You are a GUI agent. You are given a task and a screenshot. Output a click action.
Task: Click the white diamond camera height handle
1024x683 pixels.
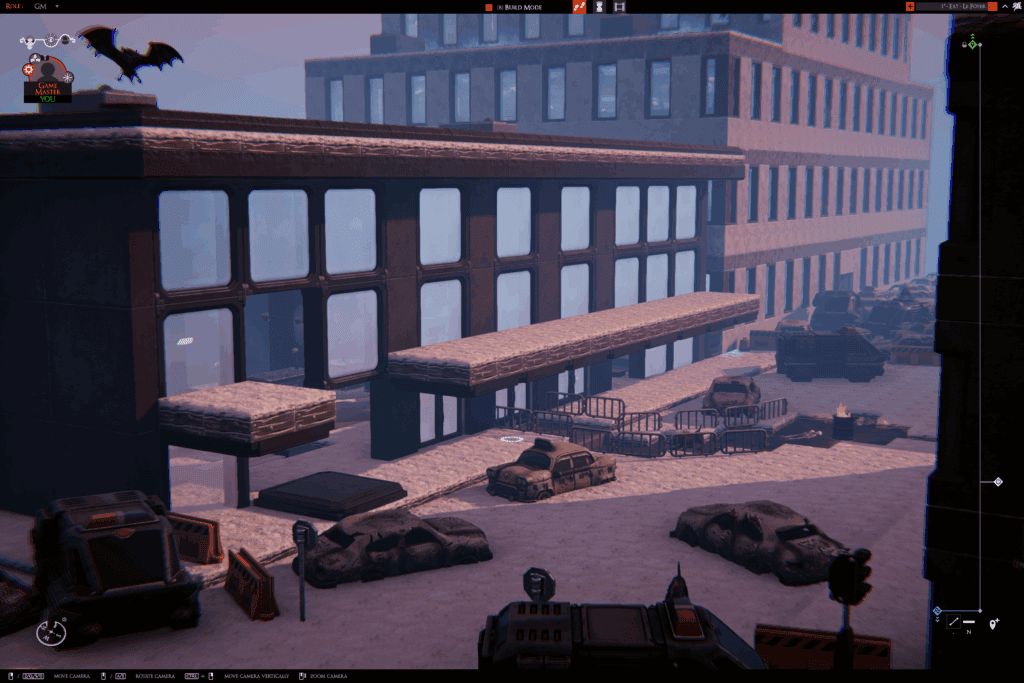[997, 482]
